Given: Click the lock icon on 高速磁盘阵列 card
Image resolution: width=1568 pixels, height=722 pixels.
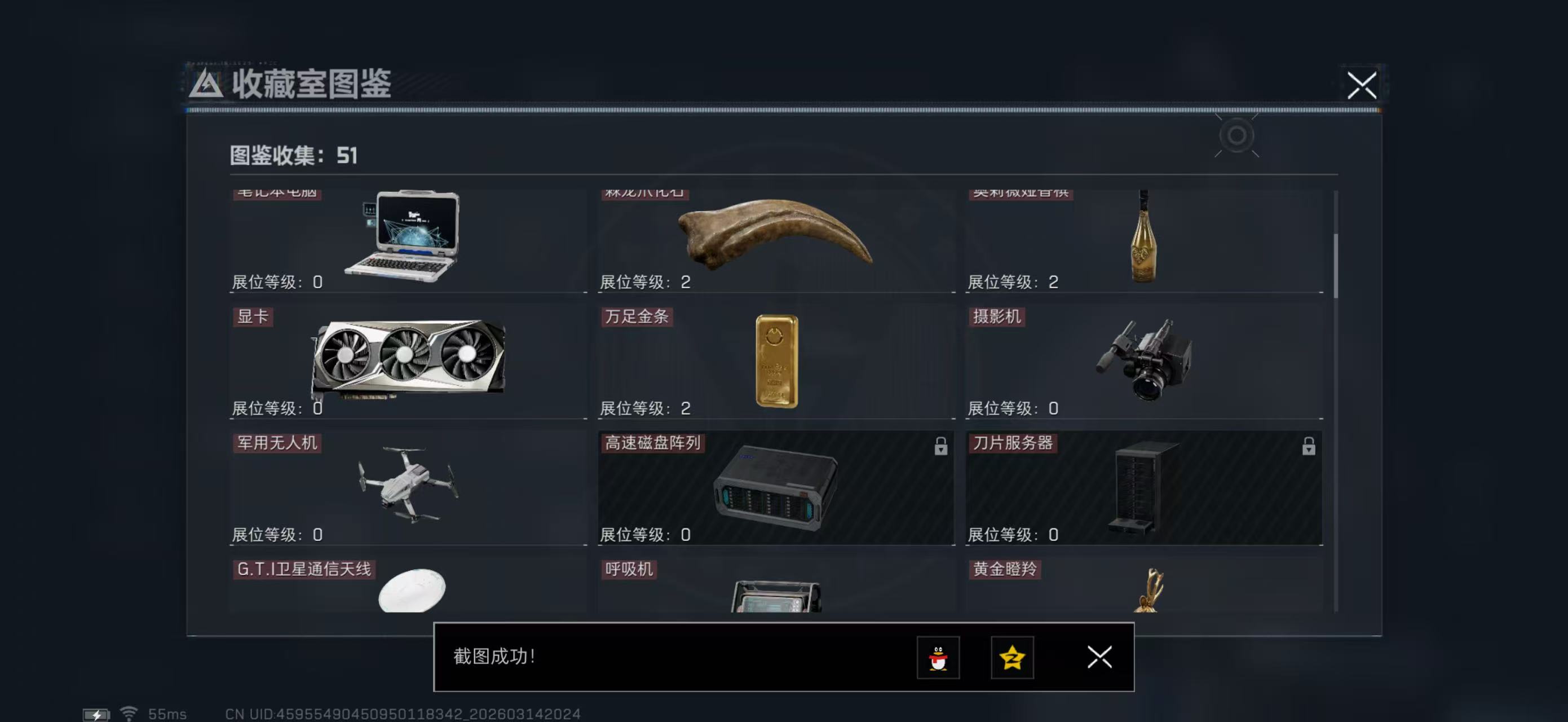Looking at the screenshot, I should 941,446.
